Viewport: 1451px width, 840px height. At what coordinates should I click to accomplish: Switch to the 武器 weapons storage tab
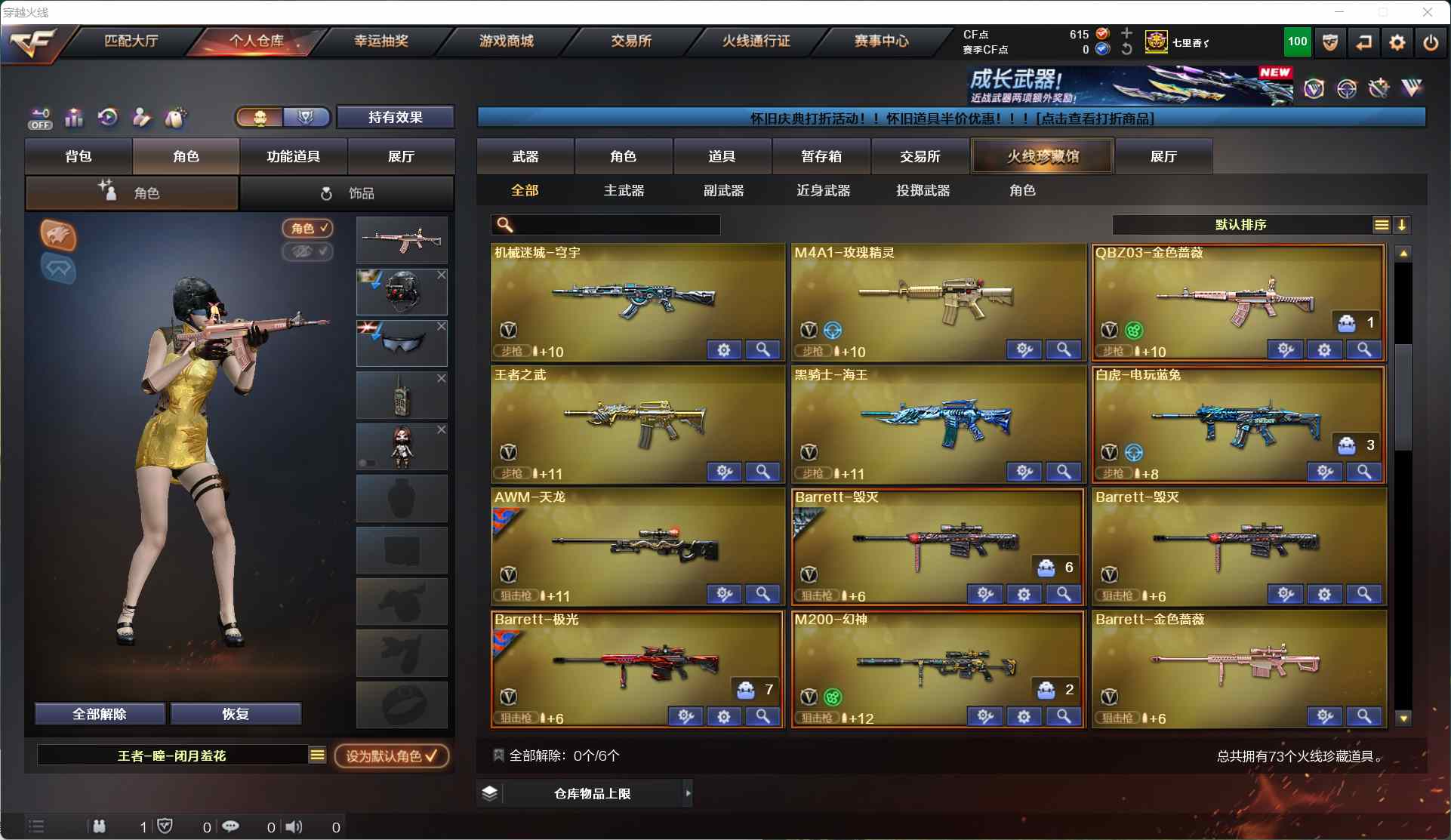click(525, 156)
